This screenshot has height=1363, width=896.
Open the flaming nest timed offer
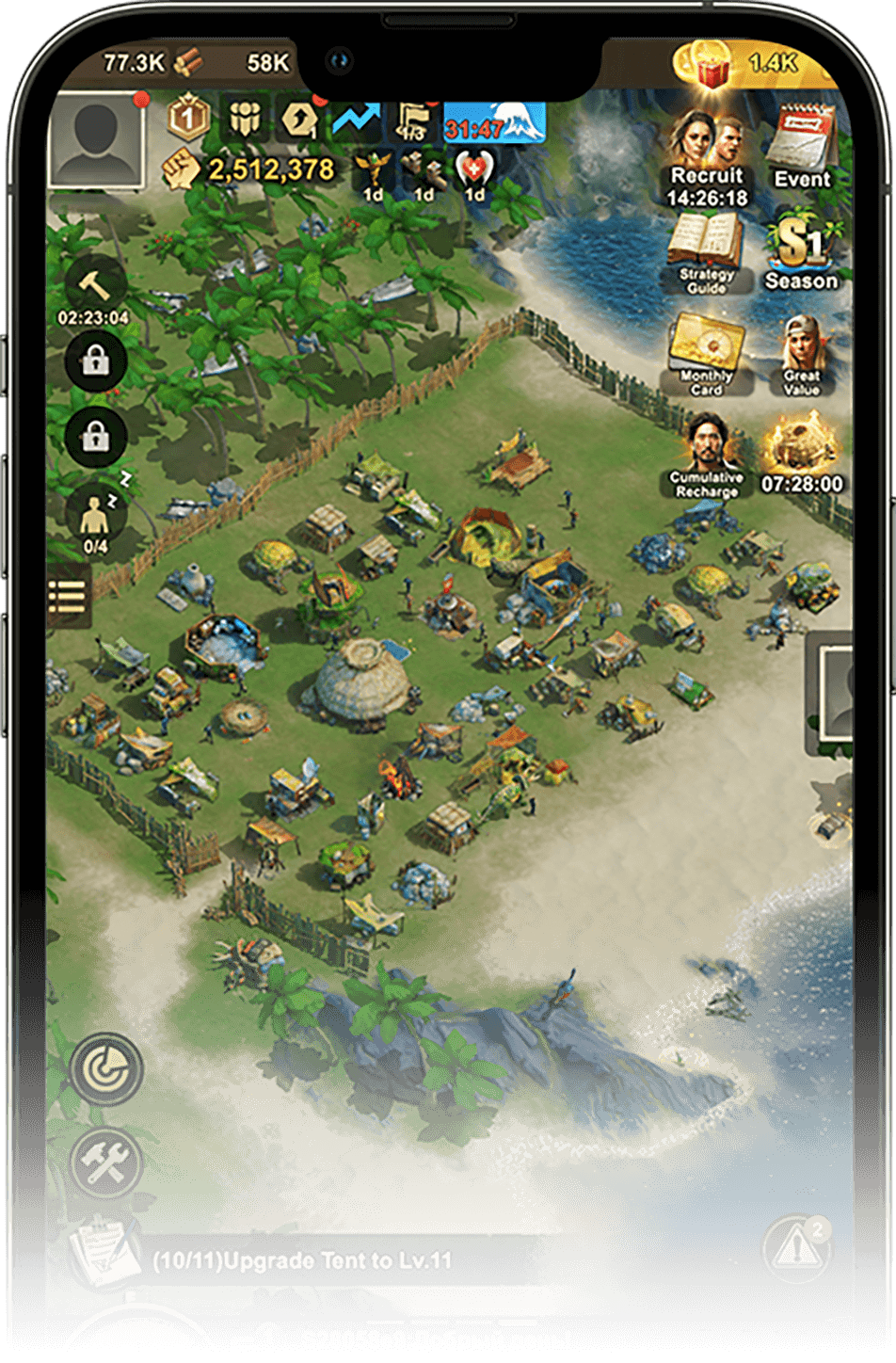pos(801,456)
